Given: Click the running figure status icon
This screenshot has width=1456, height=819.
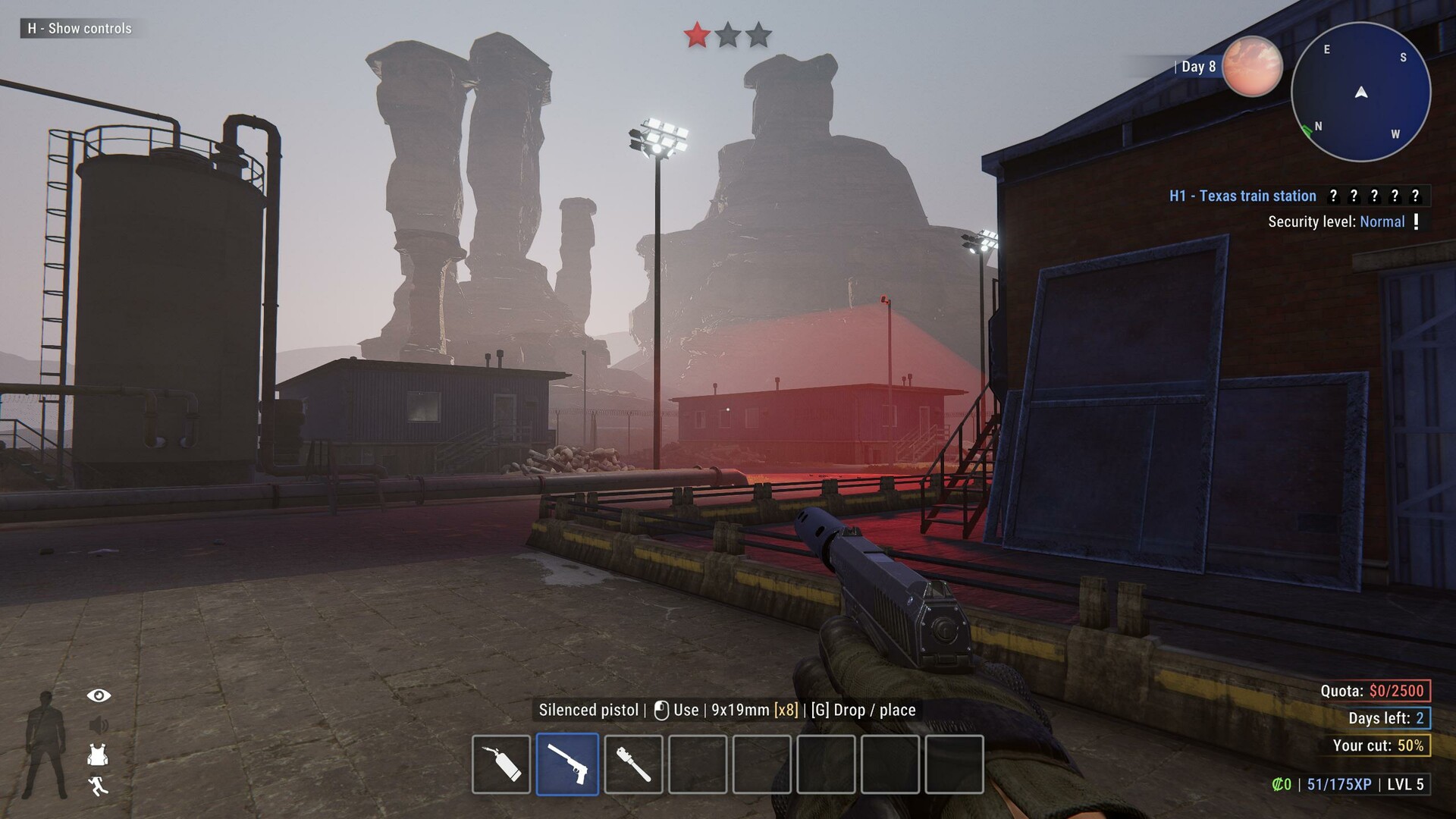Looking at the screenshot, I should click(x=98, y=786).
